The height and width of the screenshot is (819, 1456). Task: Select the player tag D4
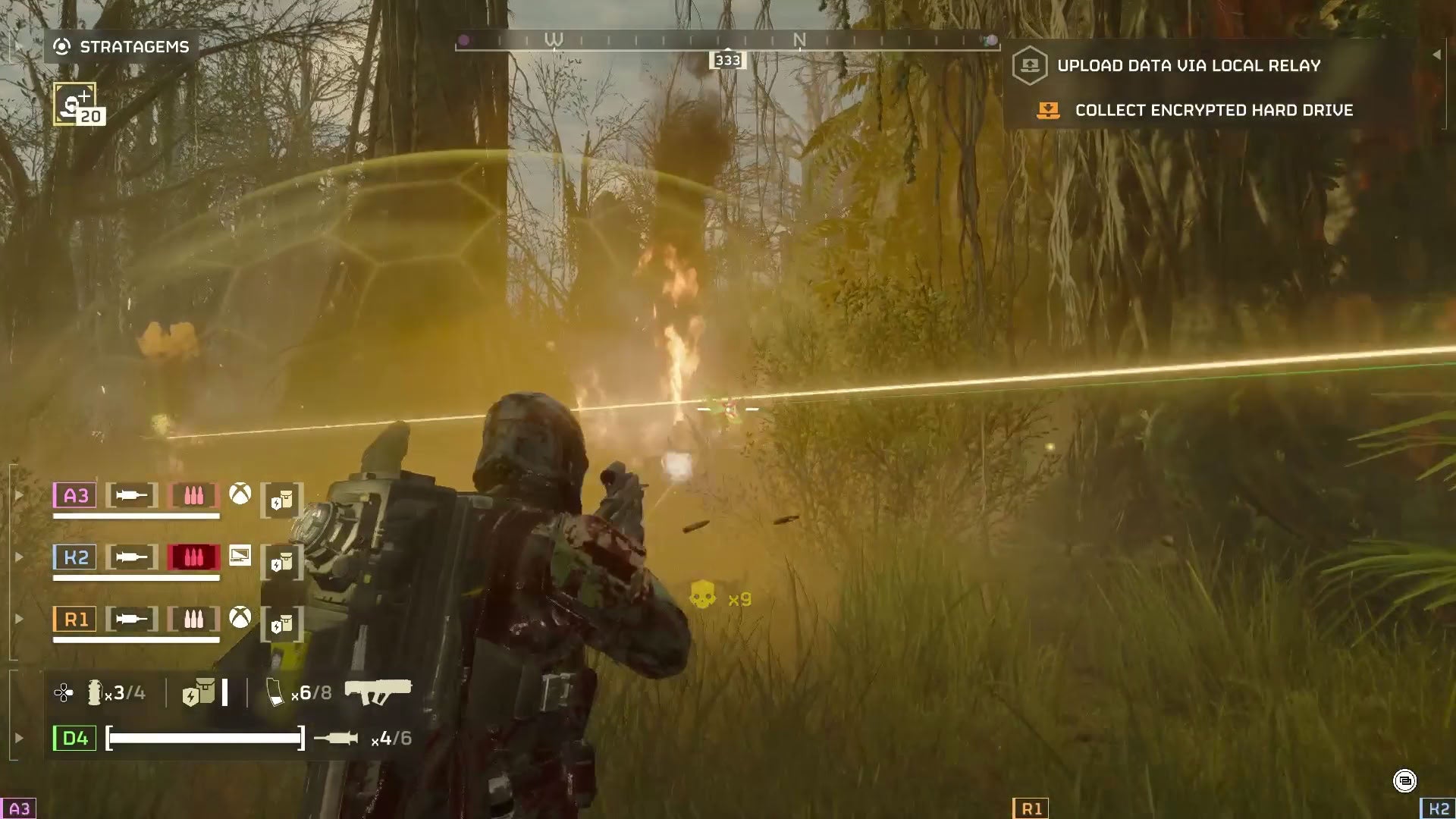tap(74, 738)
